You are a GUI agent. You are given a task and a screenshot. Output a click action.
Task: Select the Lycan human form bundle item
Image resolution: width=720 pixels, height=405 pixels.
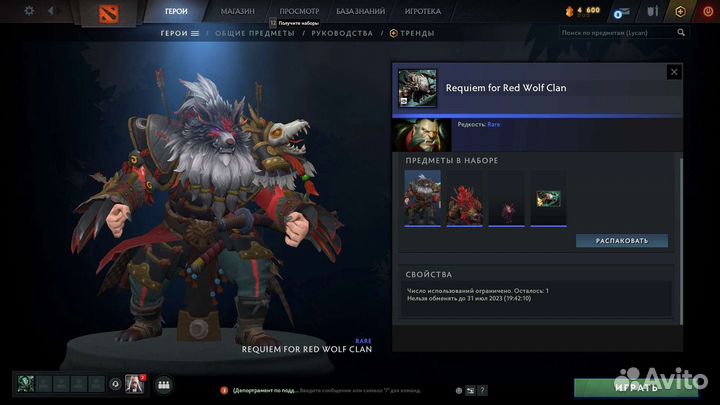422,197
